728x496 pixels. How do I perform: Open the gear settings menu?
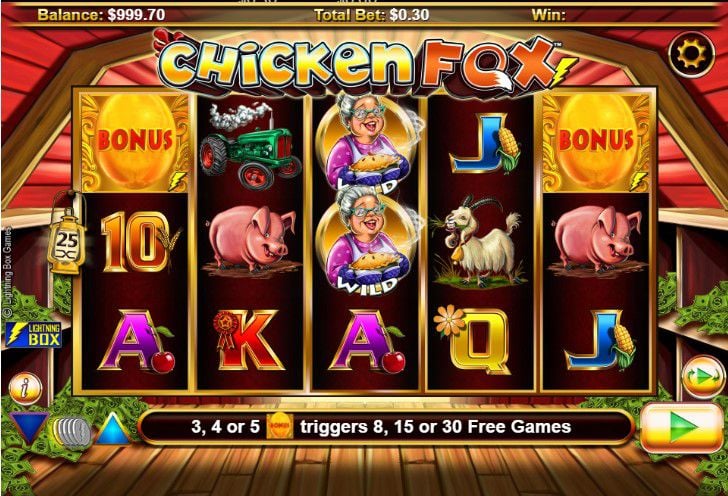coord(689,55)
